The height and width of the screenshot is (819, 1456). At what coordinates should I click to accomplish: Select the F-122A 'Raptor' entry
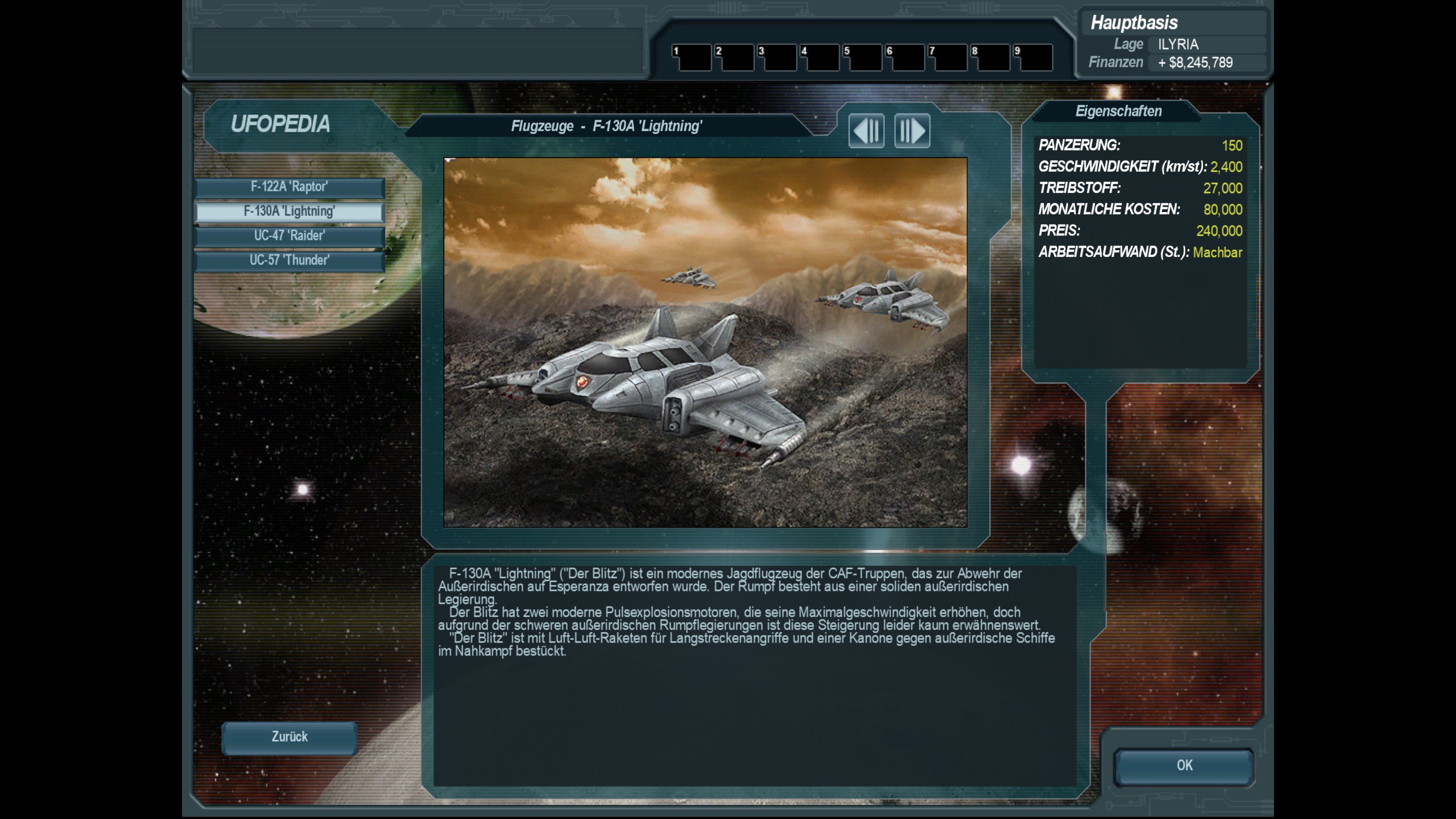[289, 187]
